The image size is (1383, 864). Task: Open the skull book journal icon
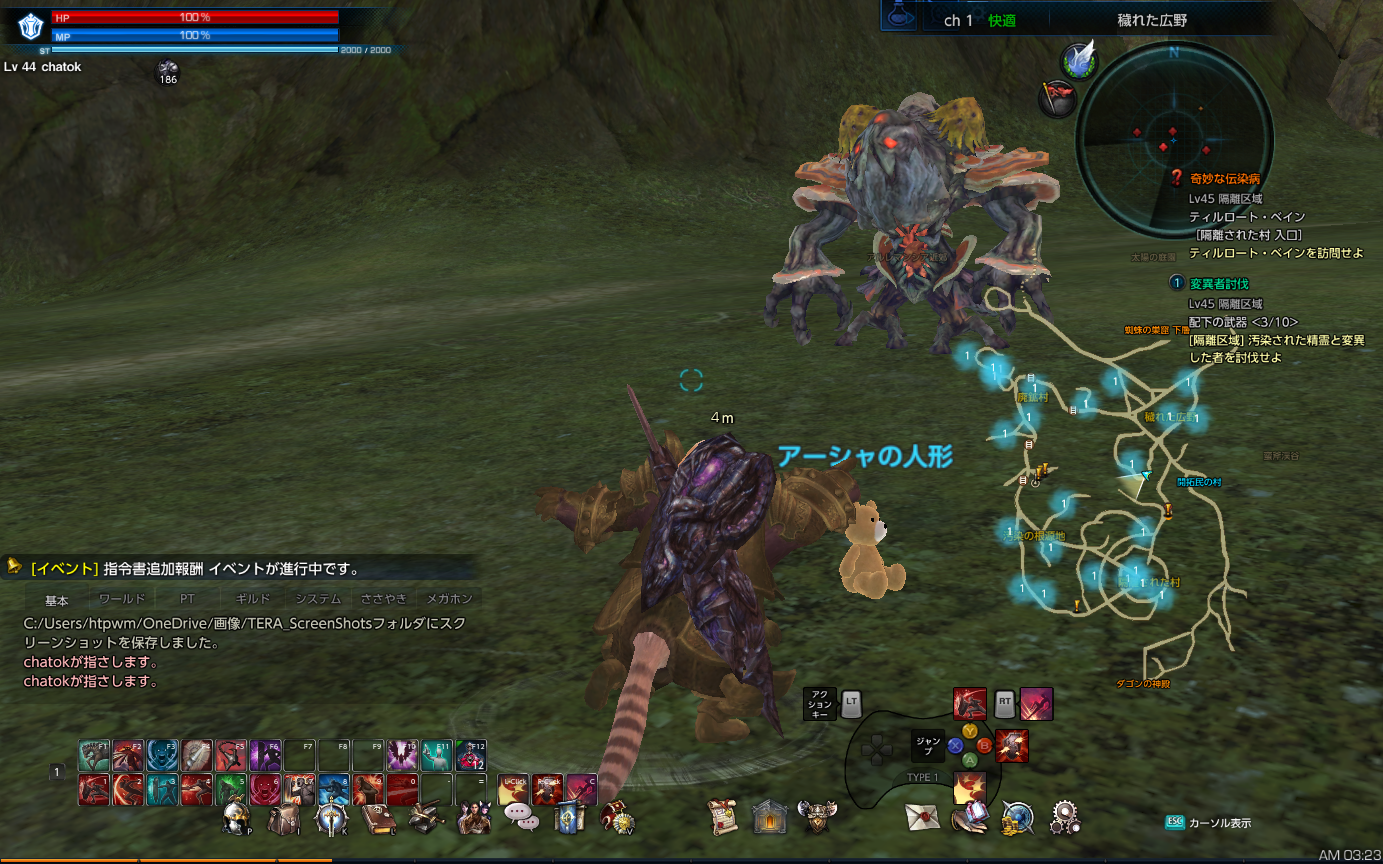(378, 818)
